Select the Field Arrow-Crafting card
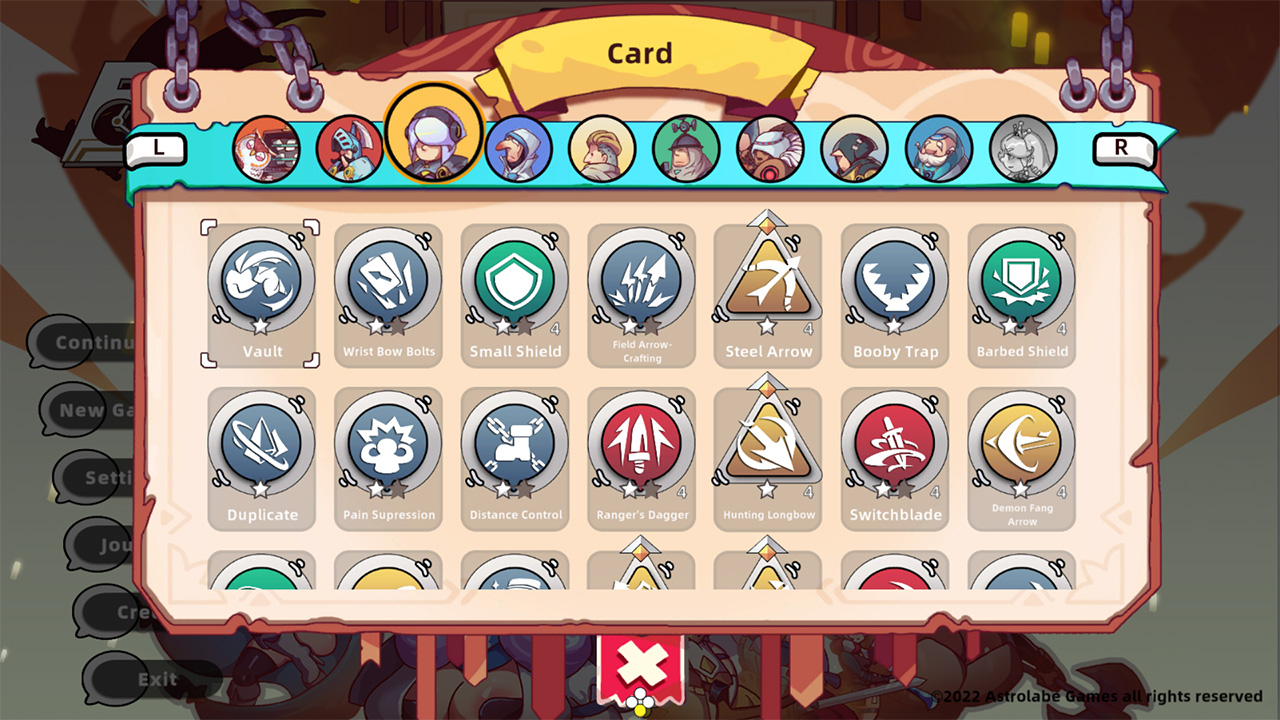The width and height of the screenshot is (1280, 720). tap(641, 290)
